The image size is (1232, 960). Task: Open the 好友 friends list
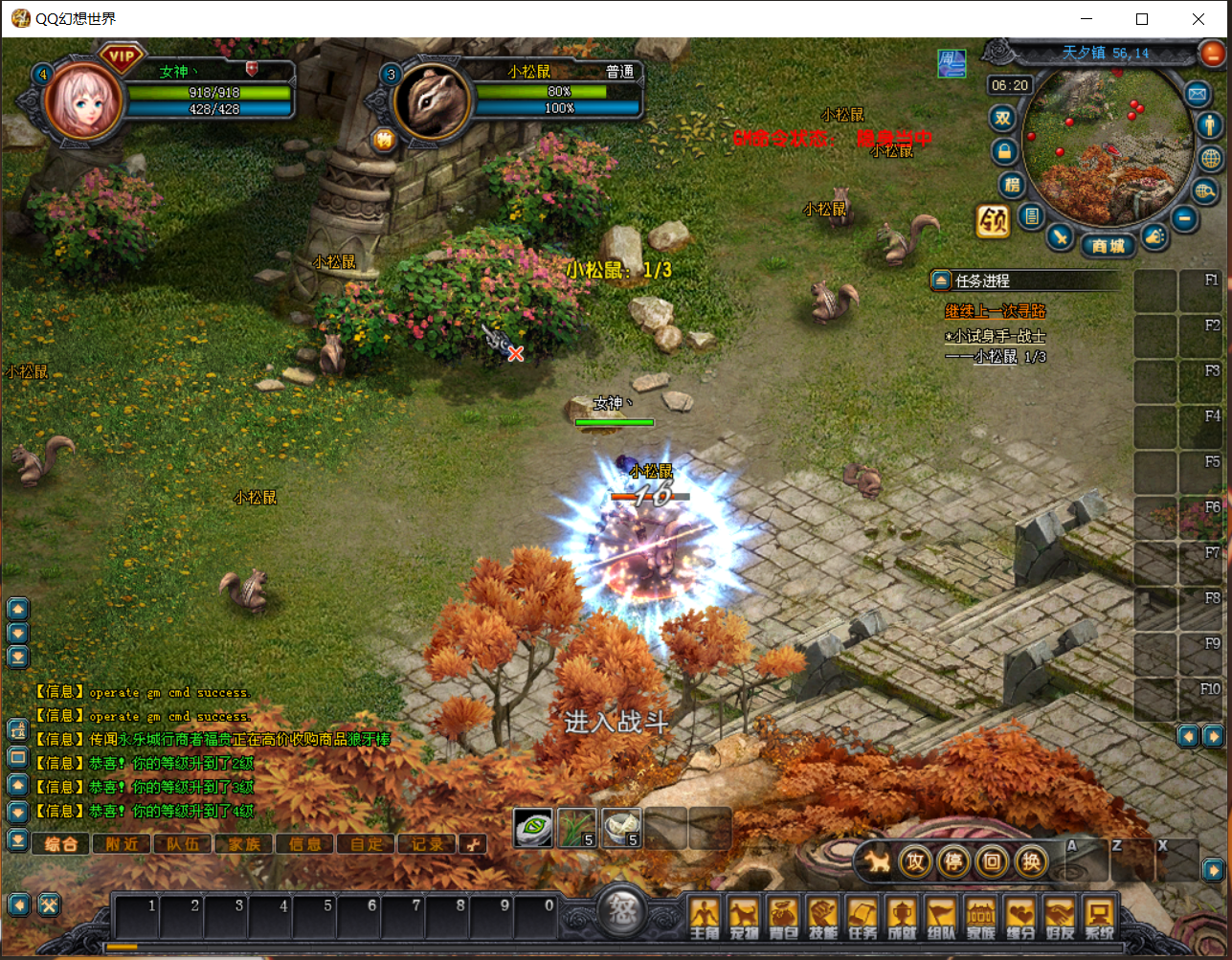point(1060,918)
